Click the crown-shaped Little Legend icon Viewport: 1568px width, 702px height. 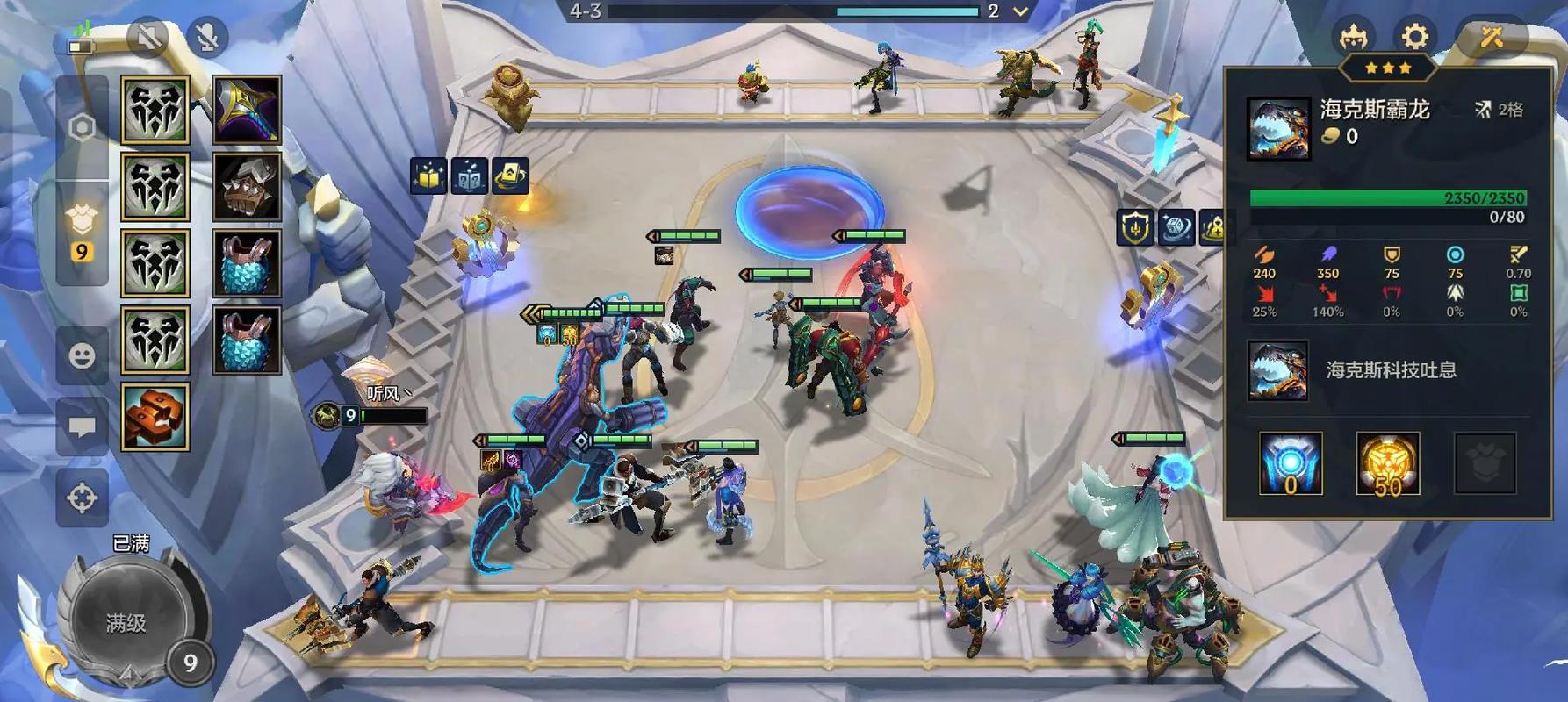1353,37
